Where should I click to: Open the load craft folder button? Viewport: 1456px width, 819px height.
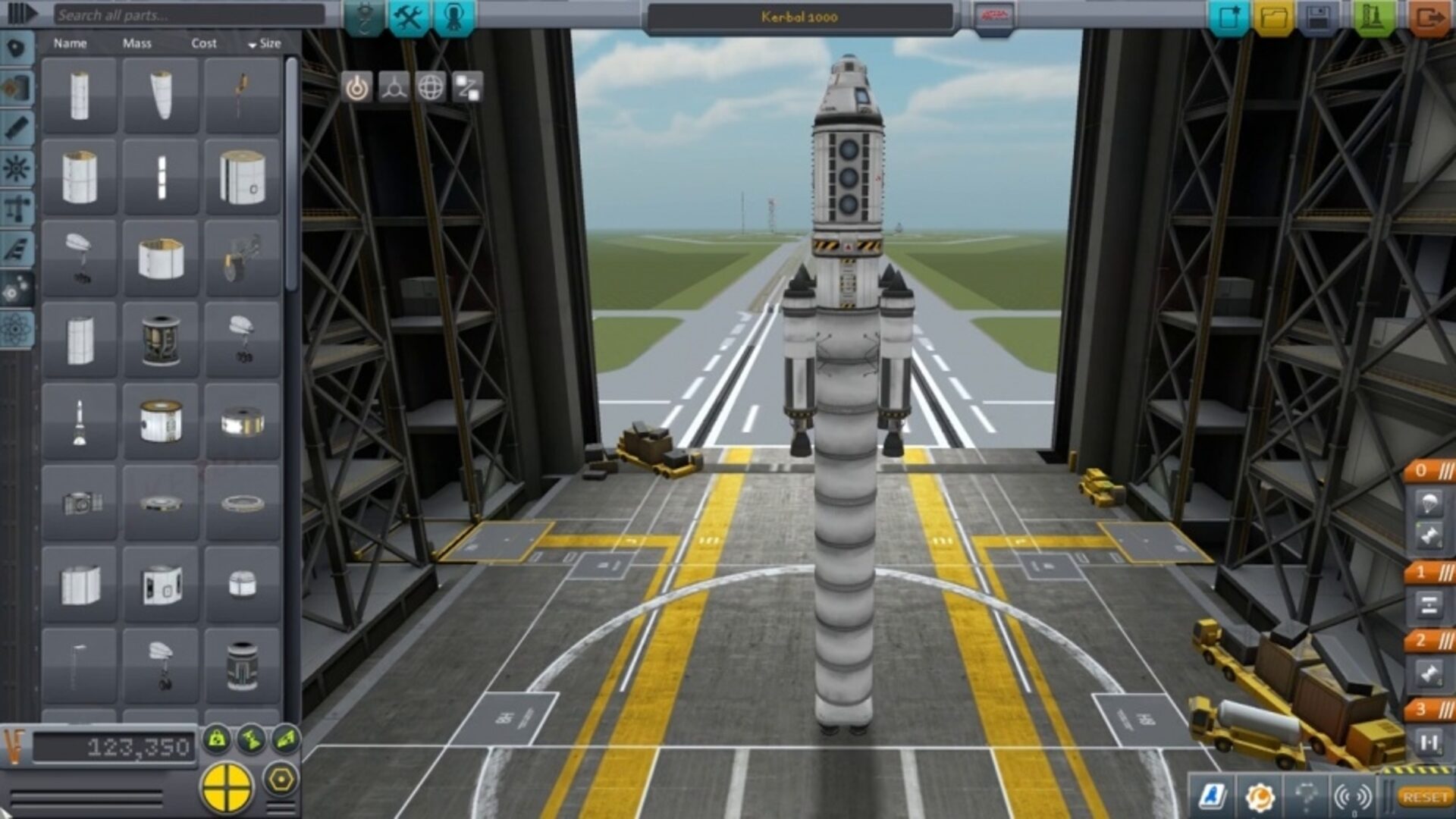pyautogui.click(x=1274, y=17)
